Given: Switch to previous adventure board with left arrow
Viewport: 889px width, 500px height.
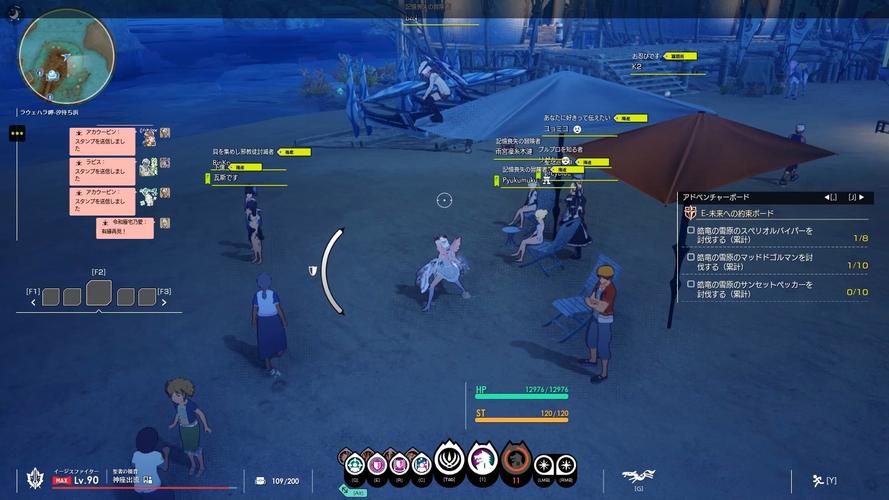Looking at the screenshot, I should coord(829,197).
